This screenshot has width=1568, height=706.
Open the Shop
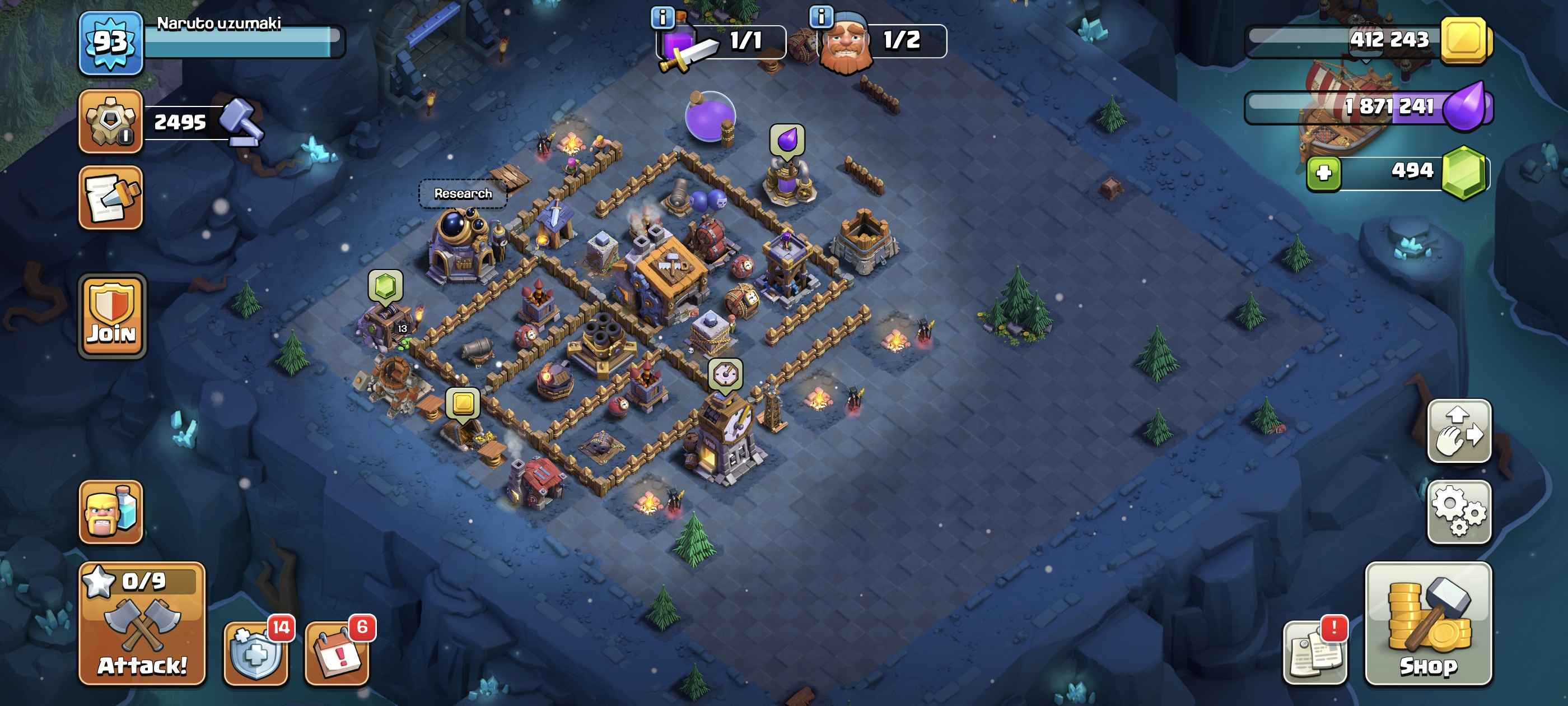[1428, 624]
